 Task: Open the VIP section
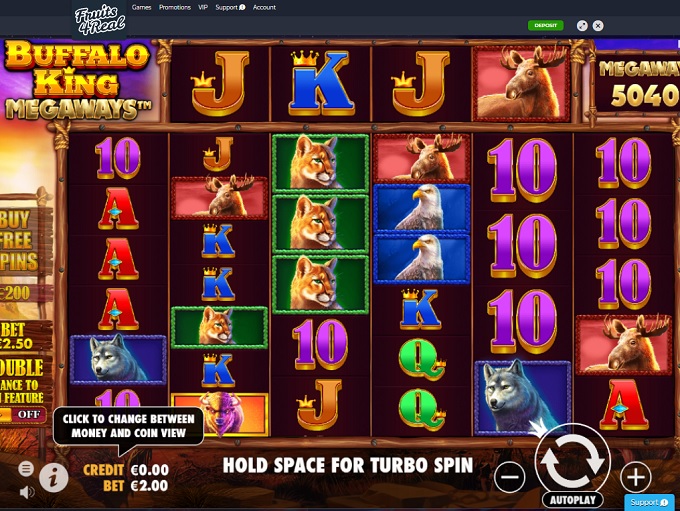pyautogui.click(x=202, y=7)
